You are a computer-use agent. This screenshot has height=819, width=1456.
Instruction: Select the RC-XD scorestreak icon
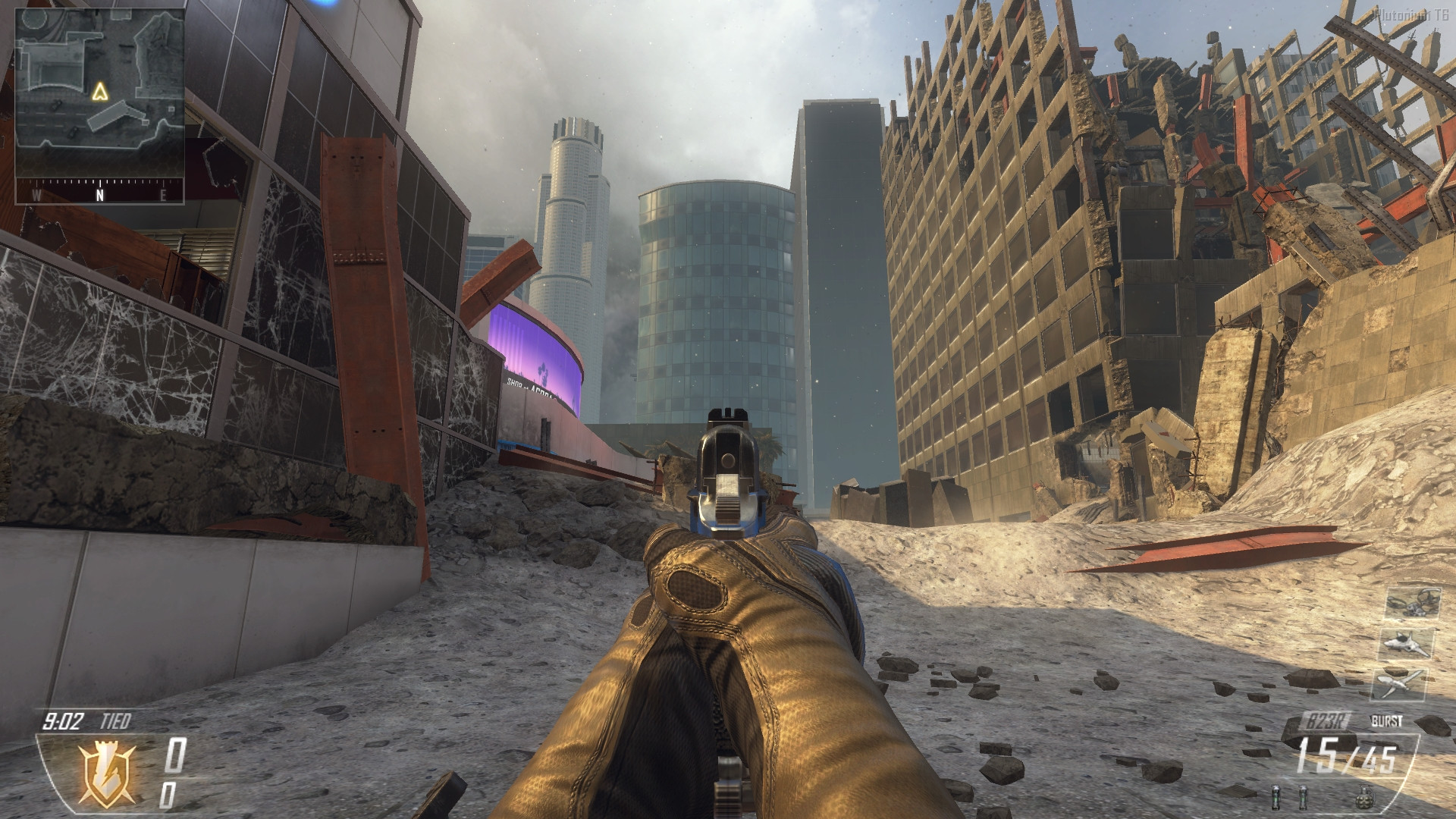[x=1413, y=603]
